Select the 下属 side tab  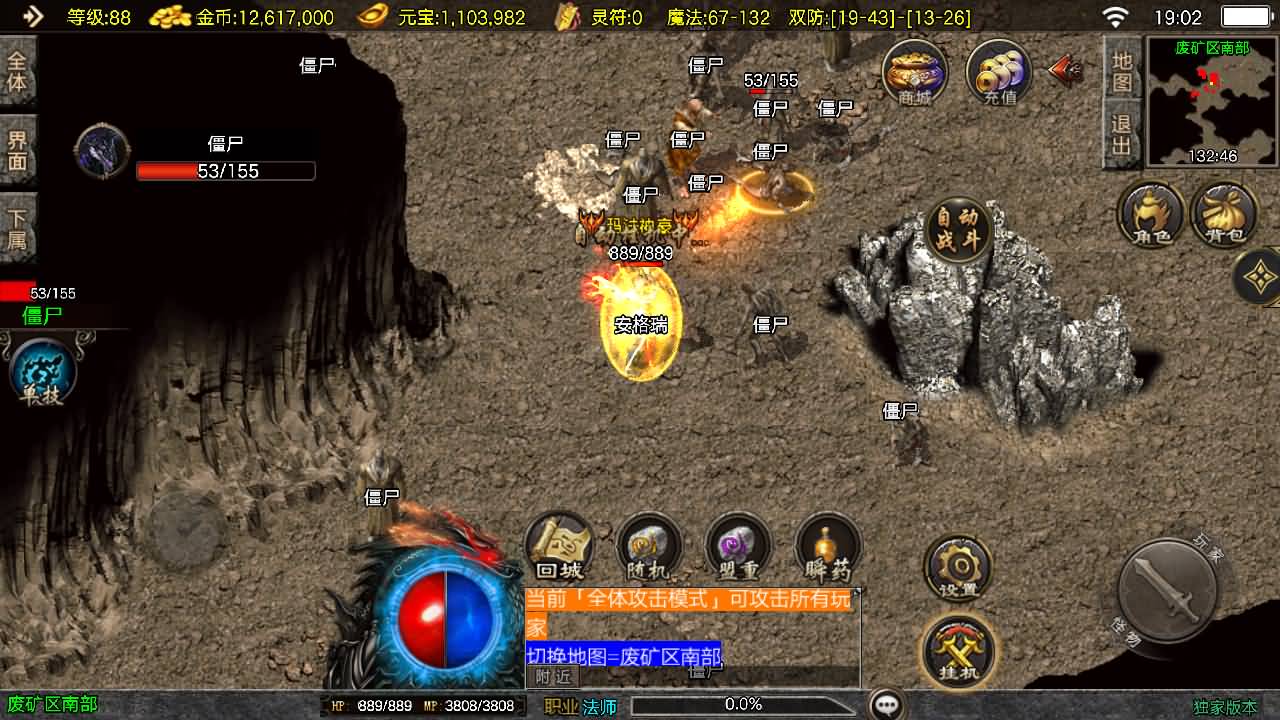pos(18,229)
